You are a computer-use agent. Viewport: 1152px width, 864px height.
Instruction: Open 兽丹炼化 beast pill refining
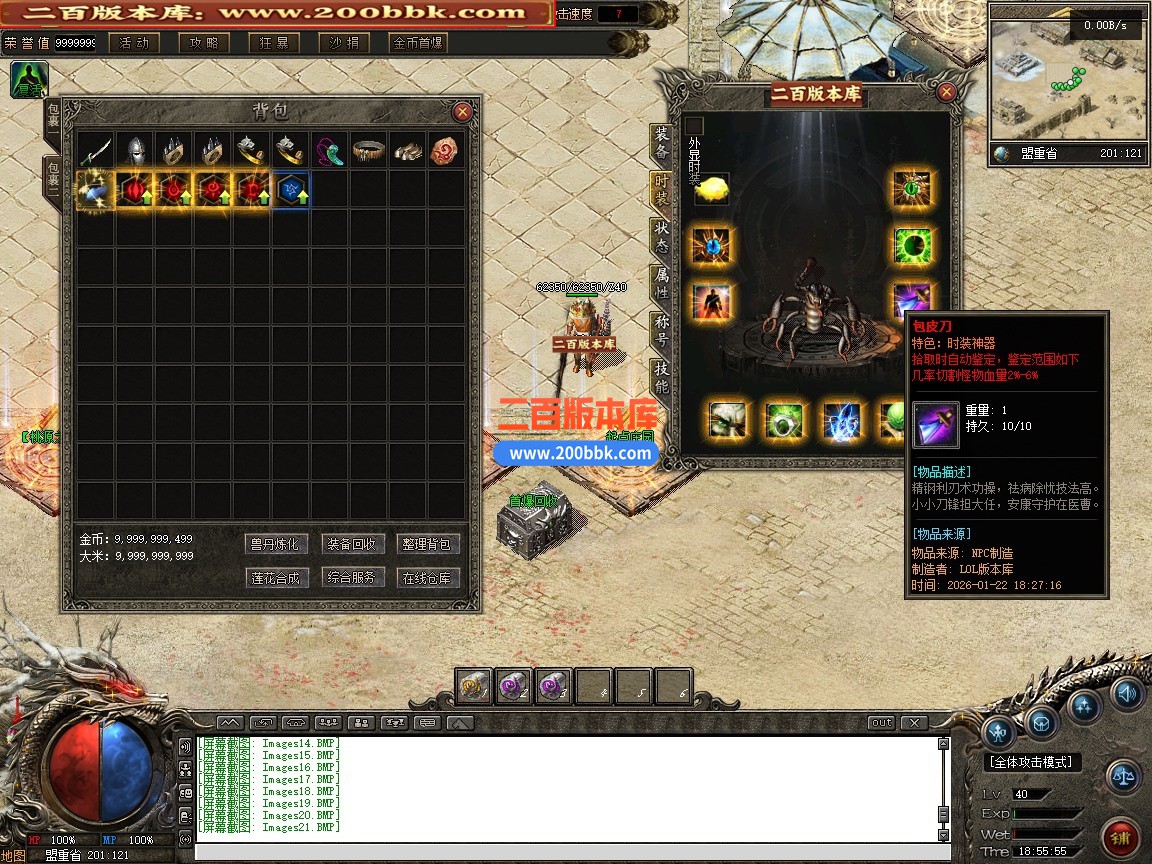click(274, 544)
